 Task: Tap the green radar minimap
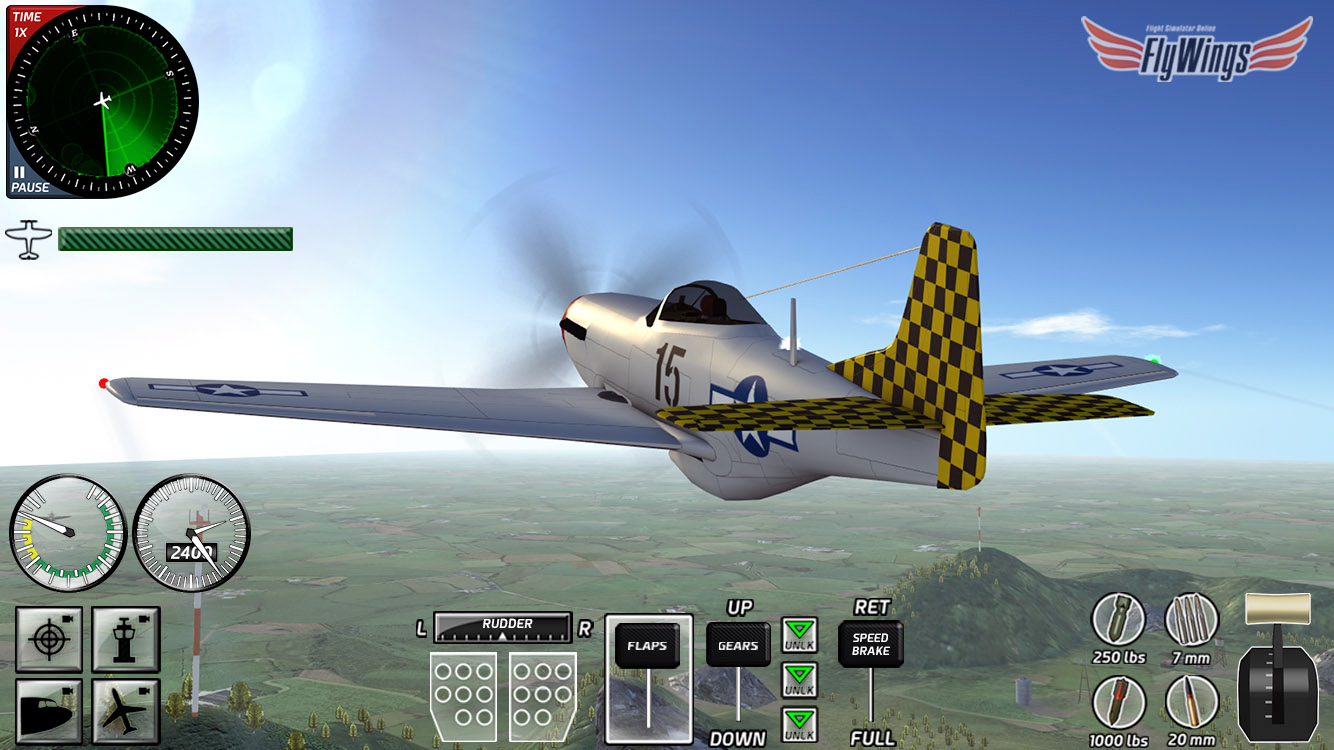(104, 102)
